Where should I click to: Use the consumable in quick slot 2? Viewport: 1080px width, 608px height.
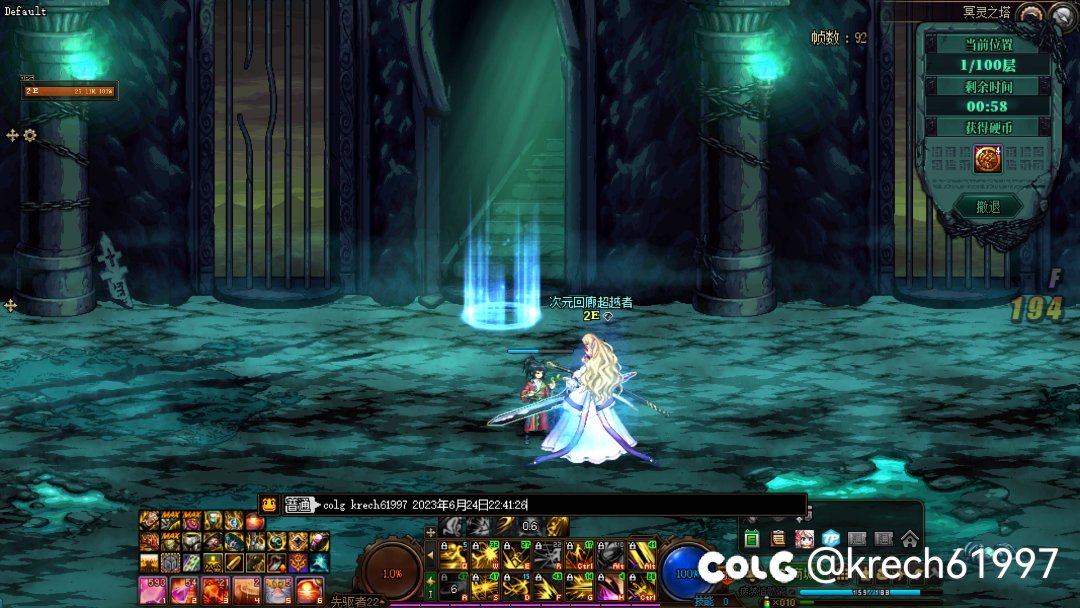tap(184, 590)
